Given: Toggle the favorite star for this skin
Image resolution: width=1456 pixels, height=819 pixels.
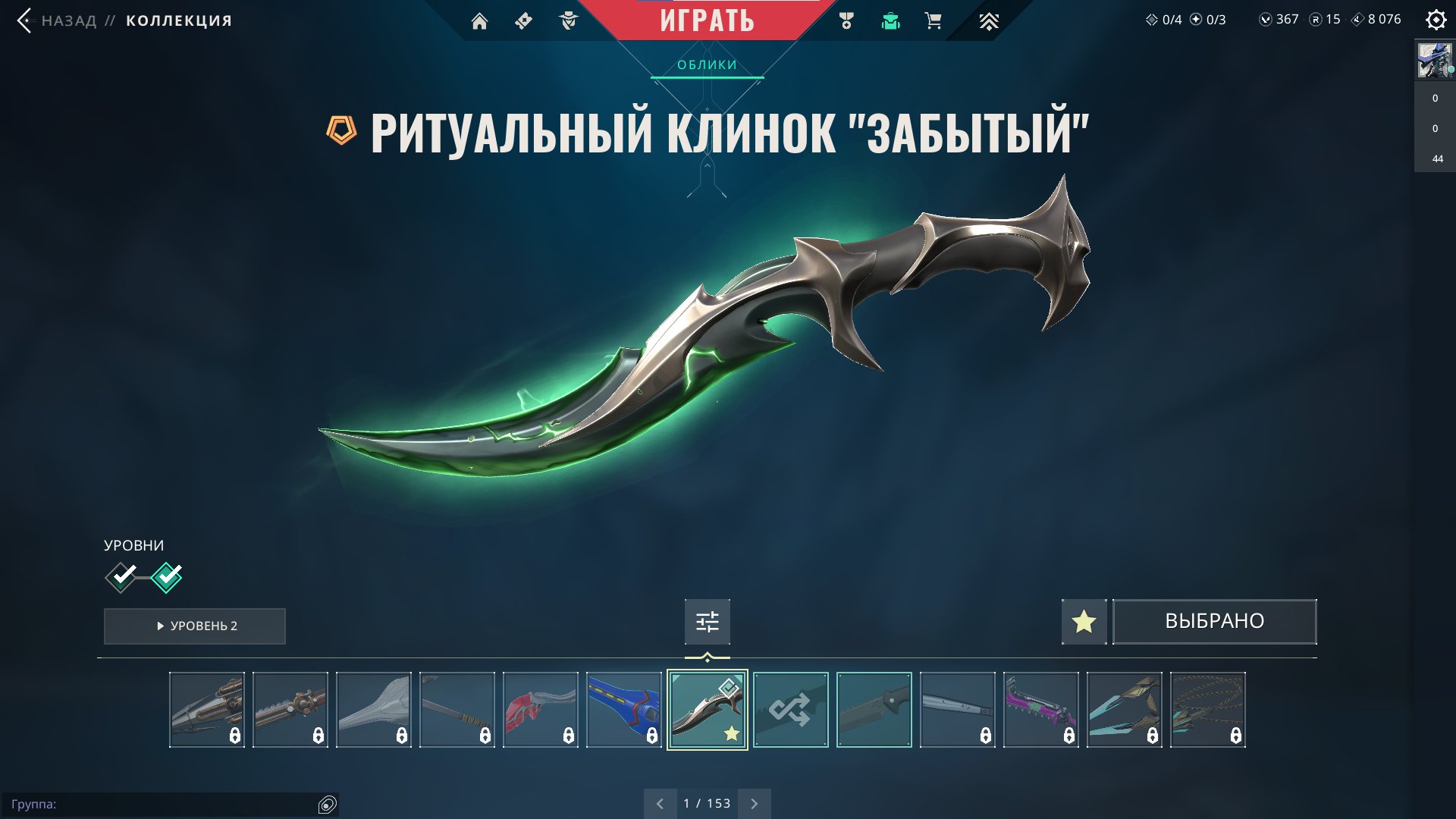Looking at the screenshot, I should 1083,621.
